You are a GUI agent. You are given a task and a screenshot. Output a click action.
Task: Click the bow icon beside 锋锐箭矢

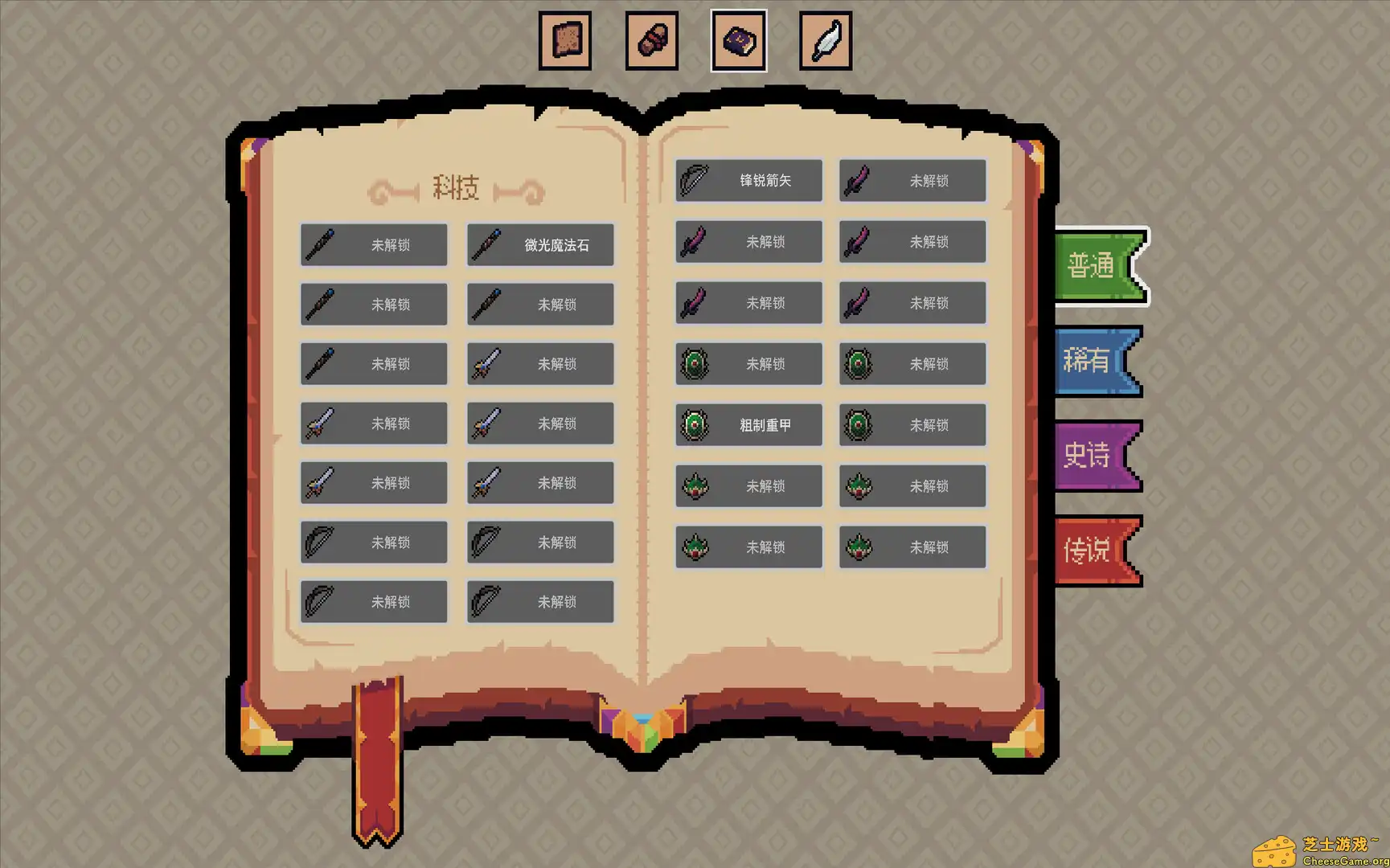(695, 180)
